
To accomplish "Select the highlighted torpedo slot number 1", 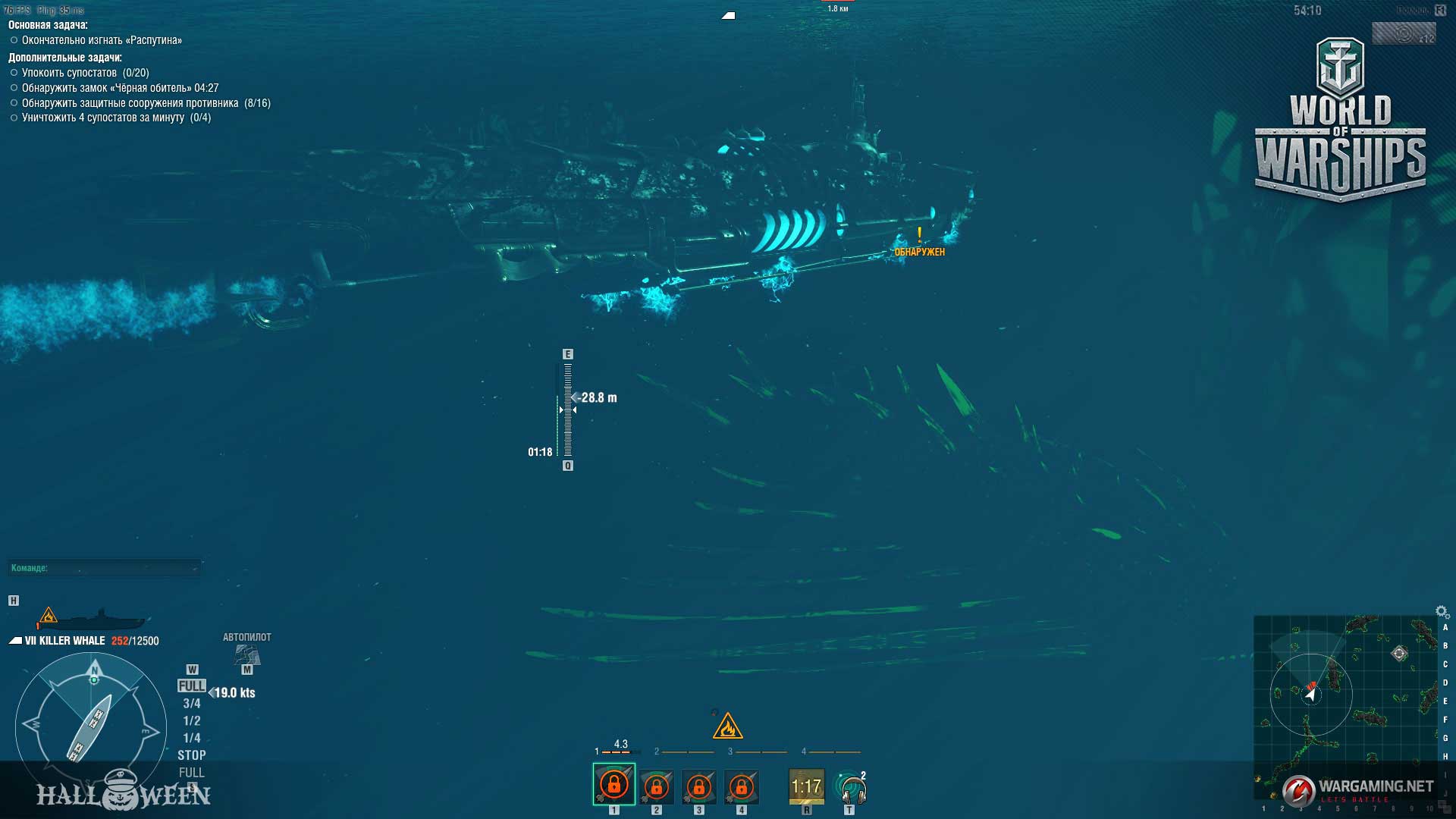I will (x=613, y=784).
